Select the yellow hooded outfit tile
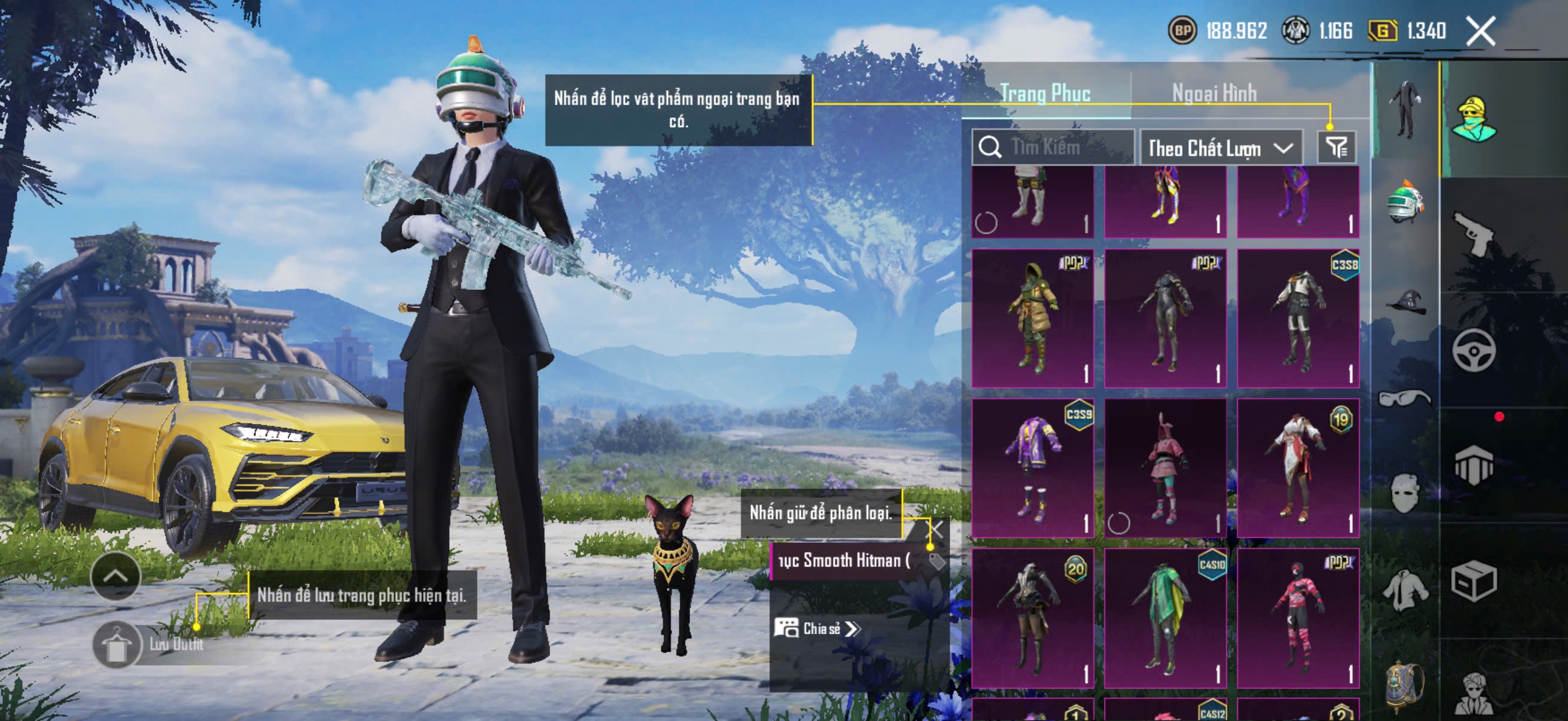The image size is (1568, 721). 1032,317
